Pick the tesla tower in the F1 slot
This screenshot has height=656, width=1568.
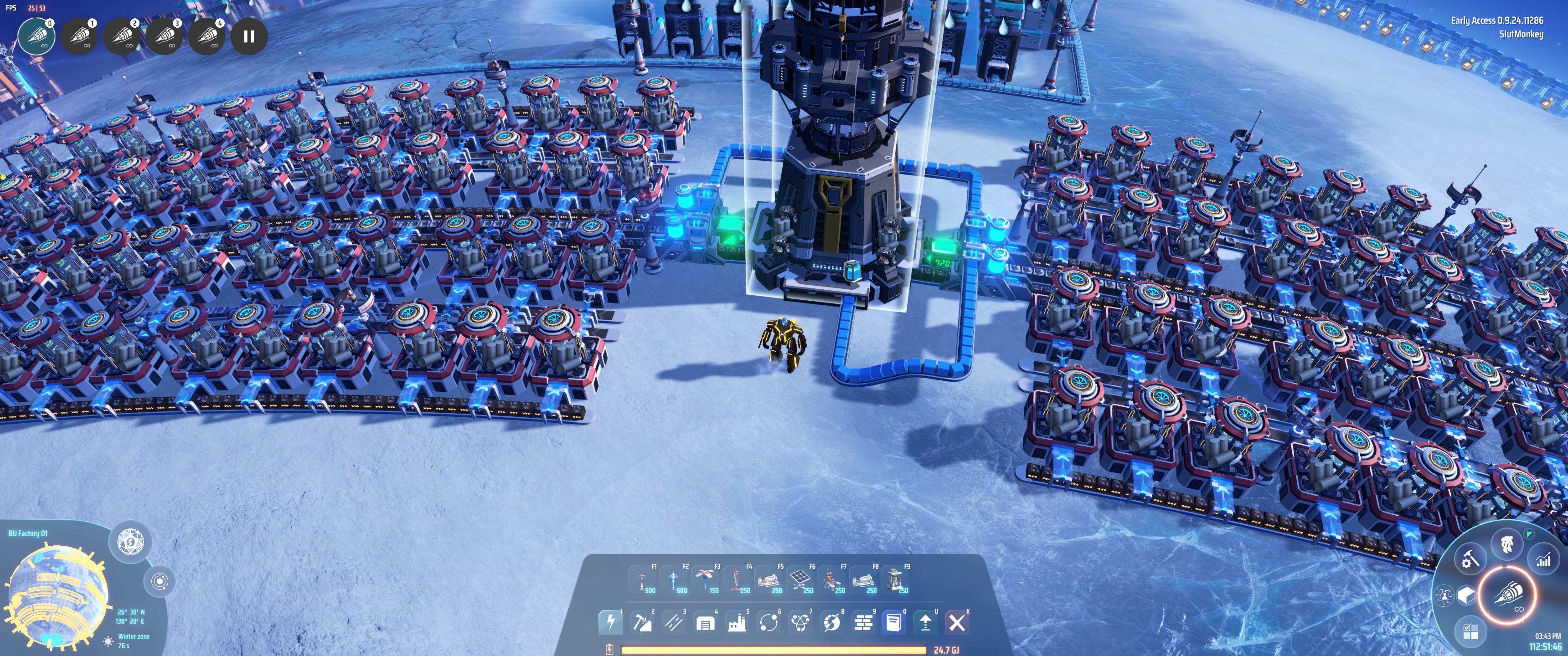click(x=642, y=579)
